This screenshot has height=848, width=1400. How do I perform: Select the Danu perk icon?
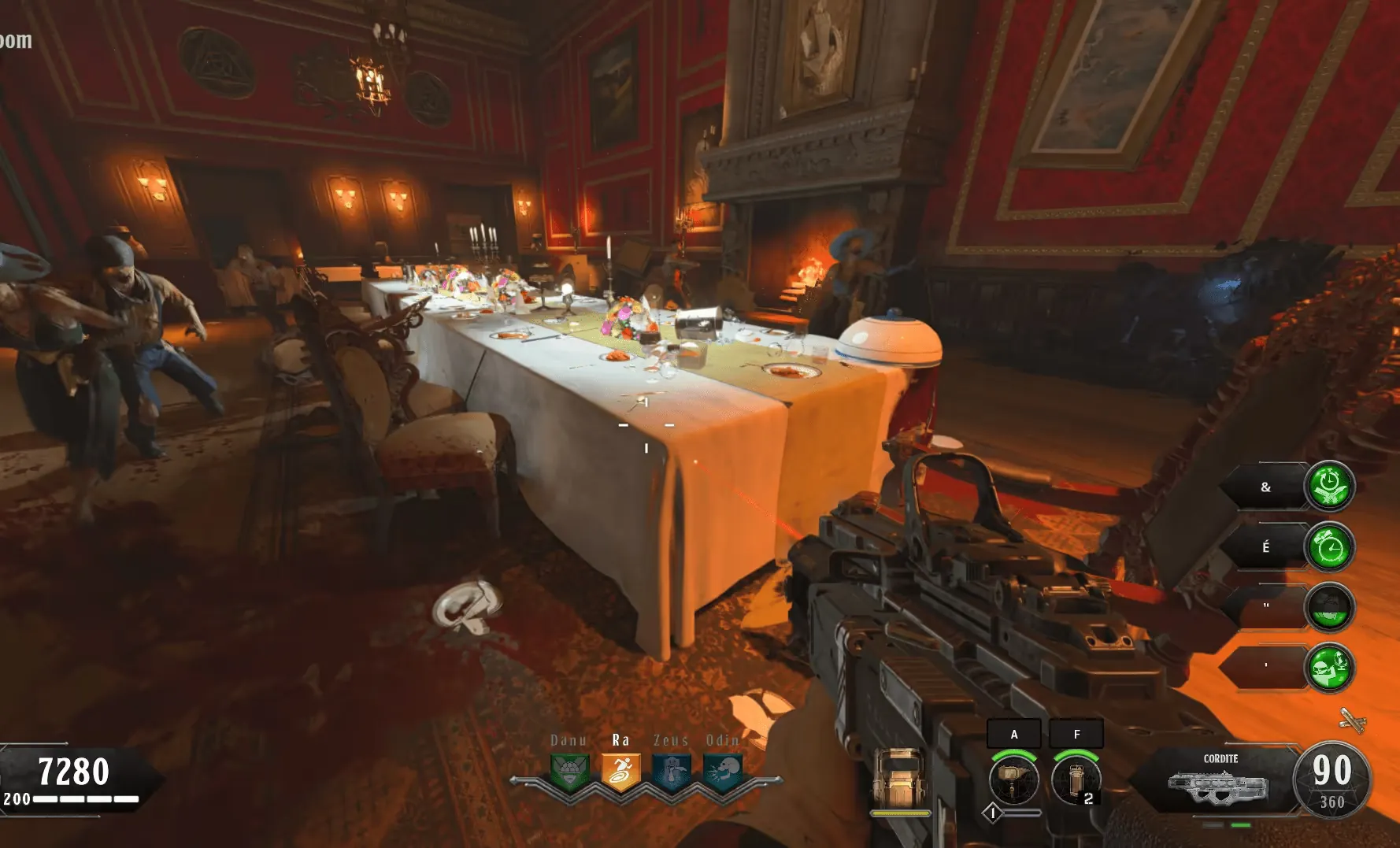[x=570, y=771]
